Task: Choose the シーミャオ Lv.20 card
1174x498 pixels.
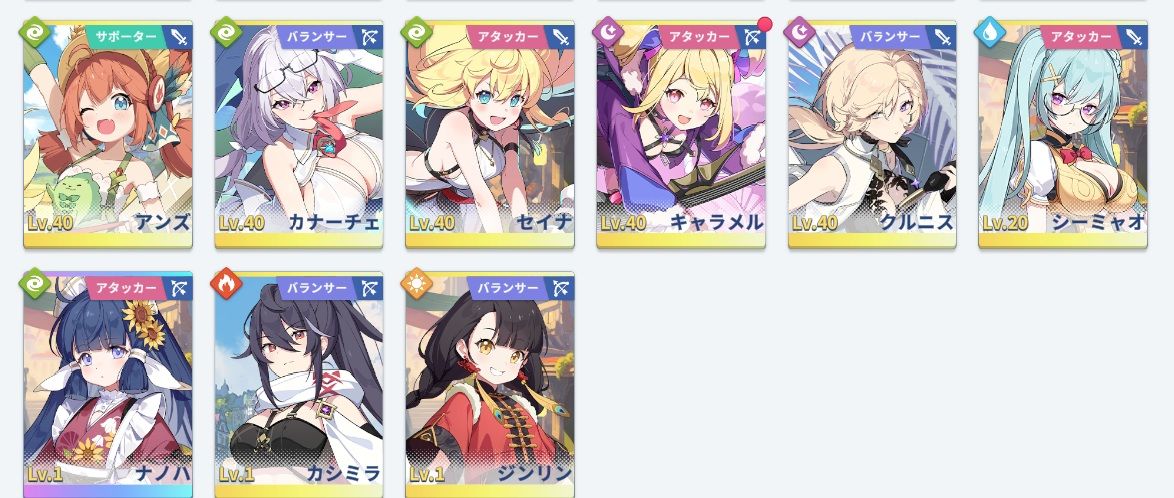Action: point(1063,135)
